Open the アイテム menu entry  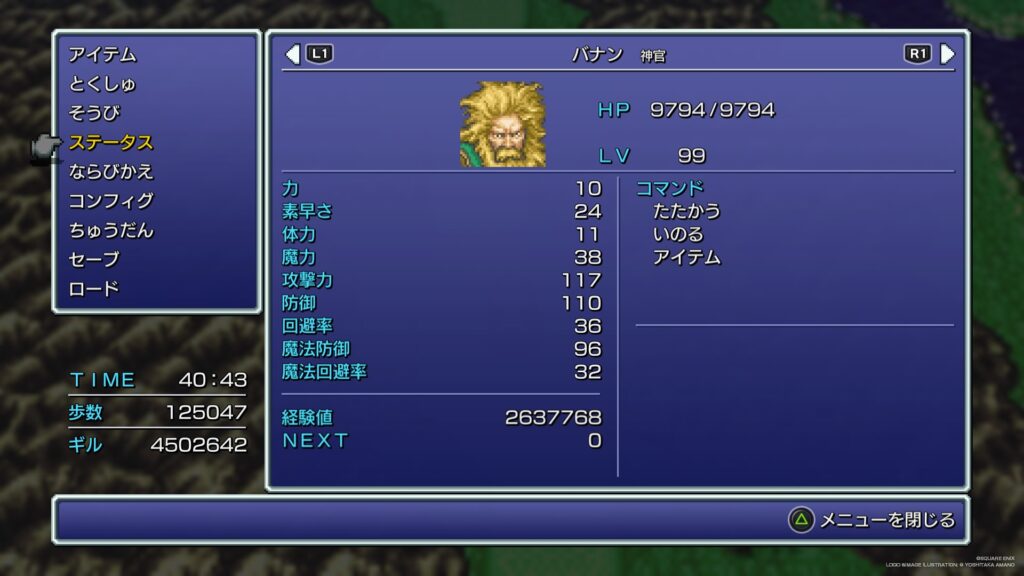103,55
